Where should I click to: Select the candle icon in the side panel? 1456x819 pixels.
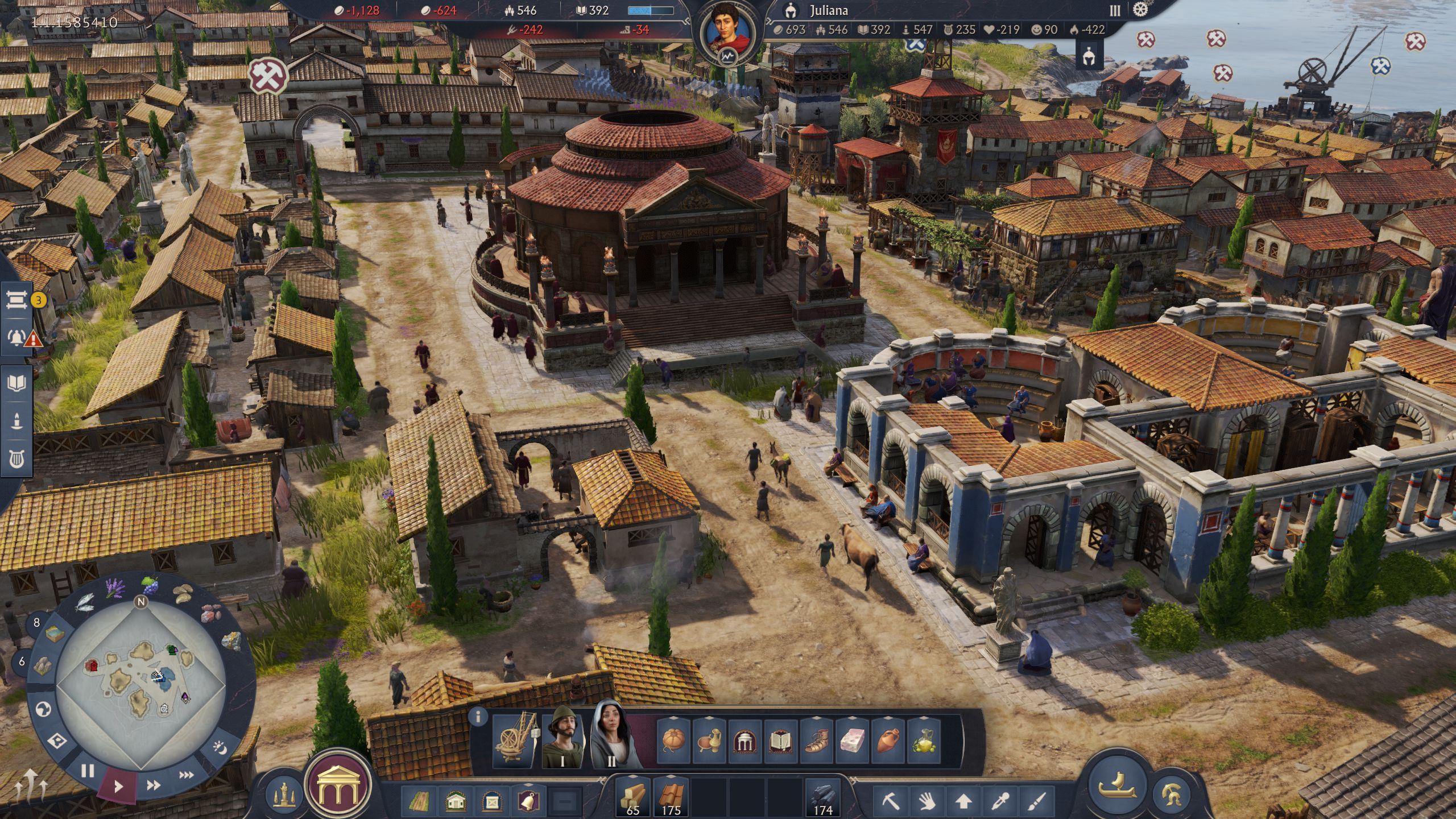(16, 421)
